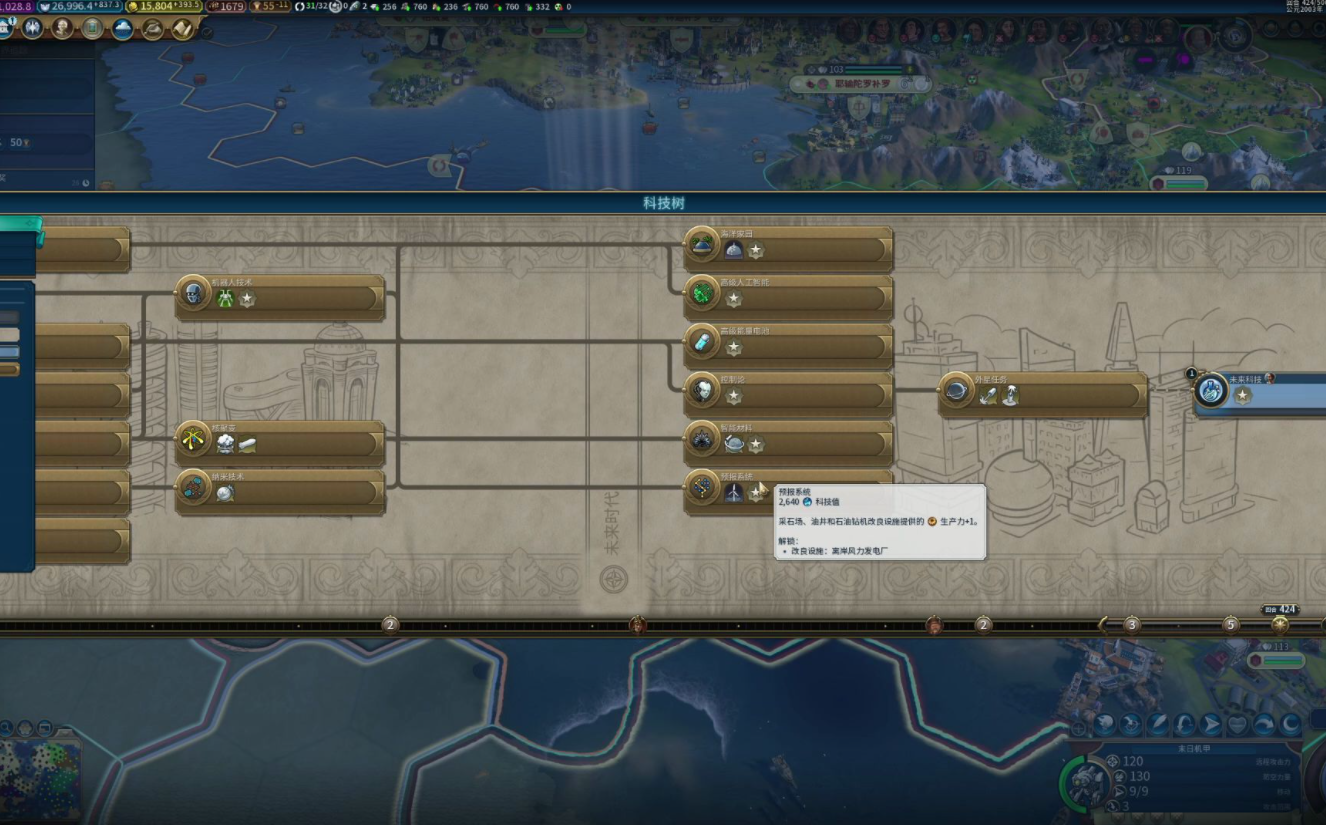Open the climate cloud button in top bar
The height and width of the screenshot is (825, 1326).
[123, 28]
